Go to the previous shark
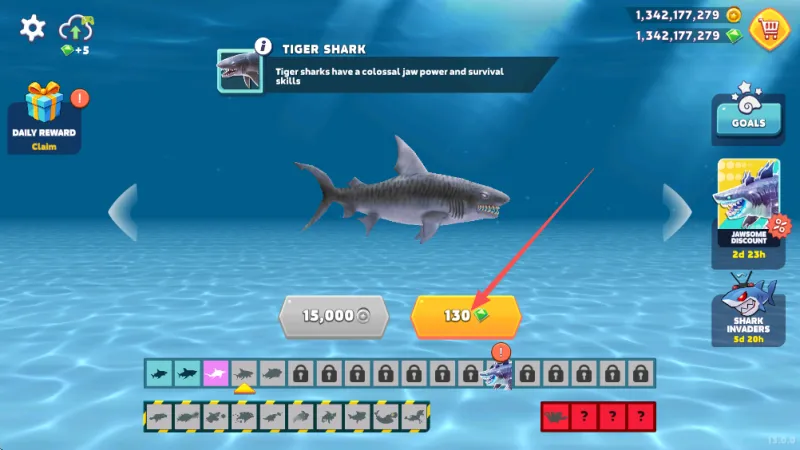The width and height of the screenshot is (800, 450). tap(123, 212)
